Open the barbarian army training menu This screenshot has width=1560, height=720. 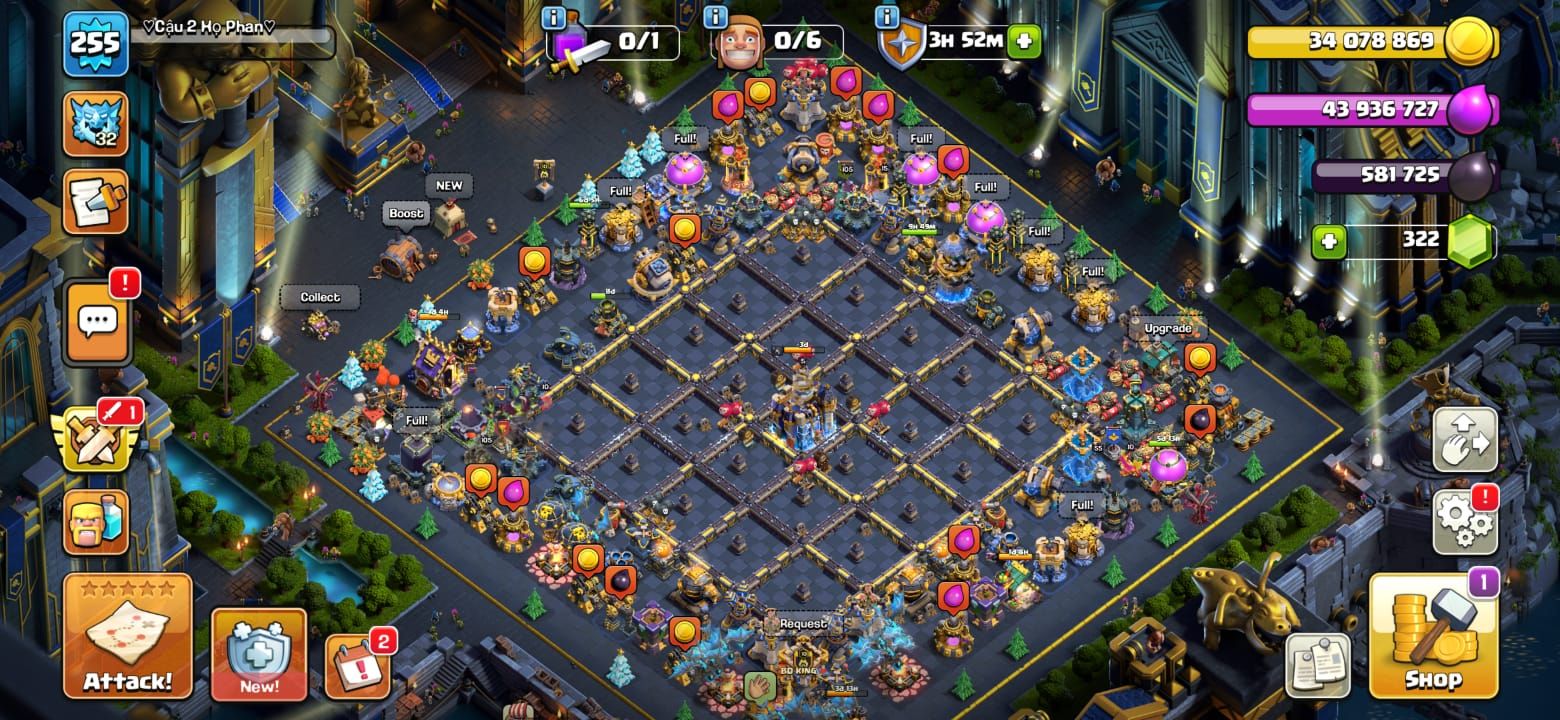point(95,522)
